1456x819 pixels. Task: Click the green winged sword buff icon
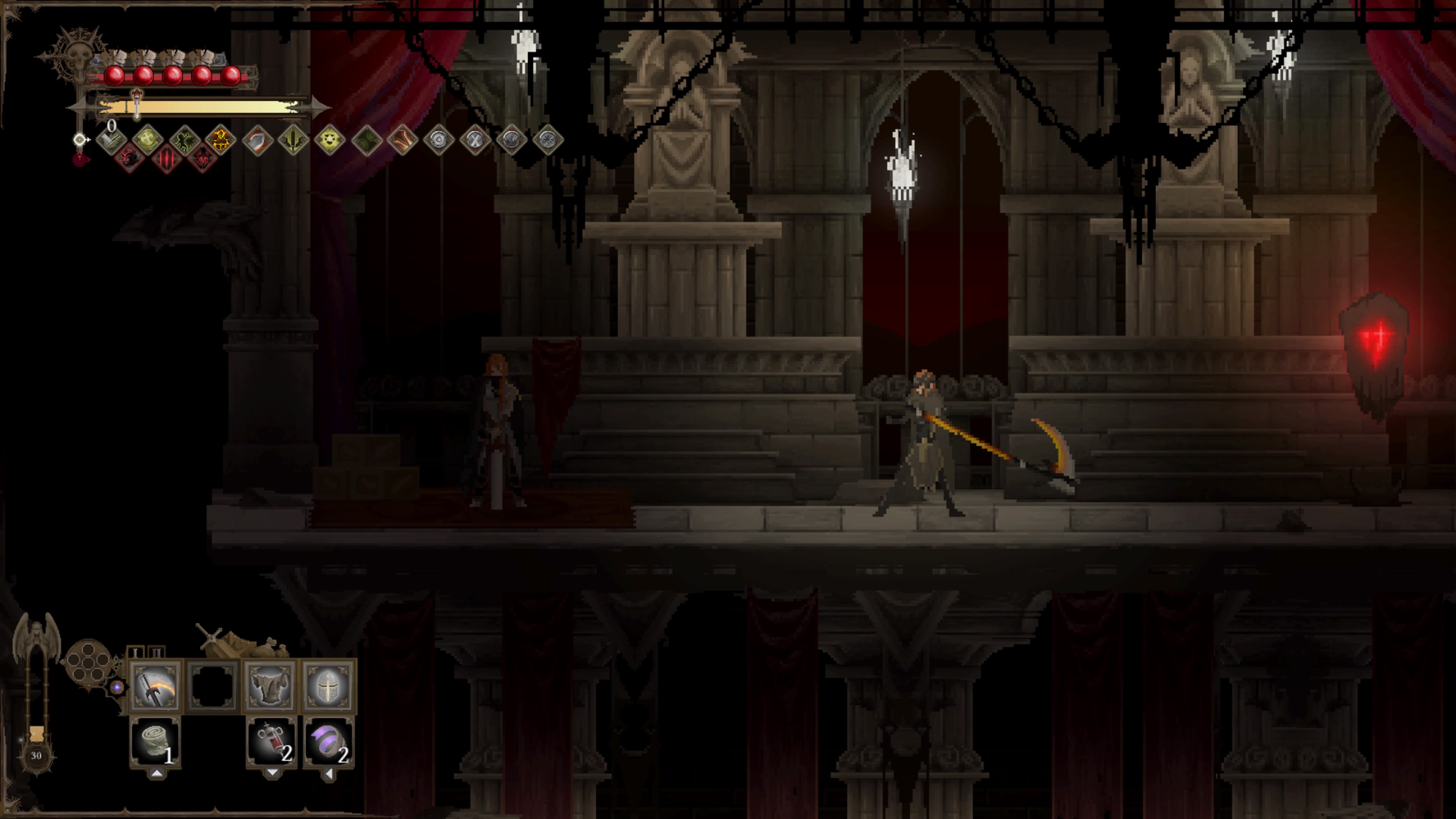click(x=293, y=140)
